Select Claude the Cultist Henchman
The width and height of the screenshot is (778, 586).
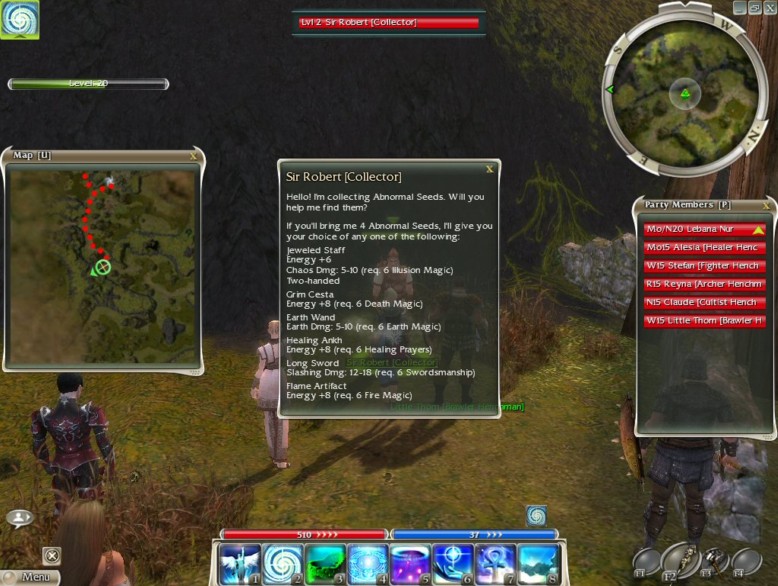pos(704,302)
